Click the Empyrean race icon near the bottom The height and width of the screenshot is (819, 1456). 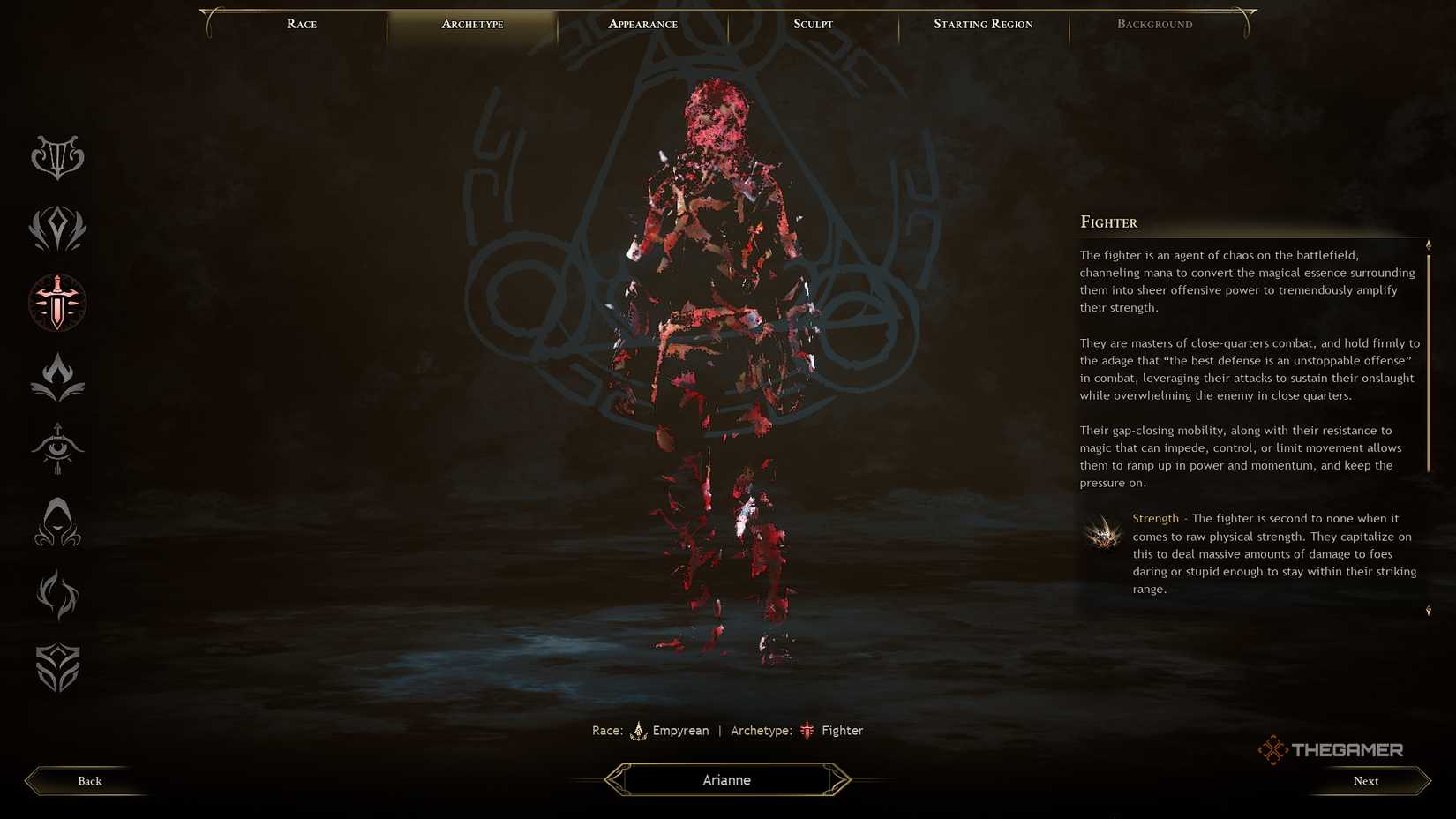tap(639, 731)
